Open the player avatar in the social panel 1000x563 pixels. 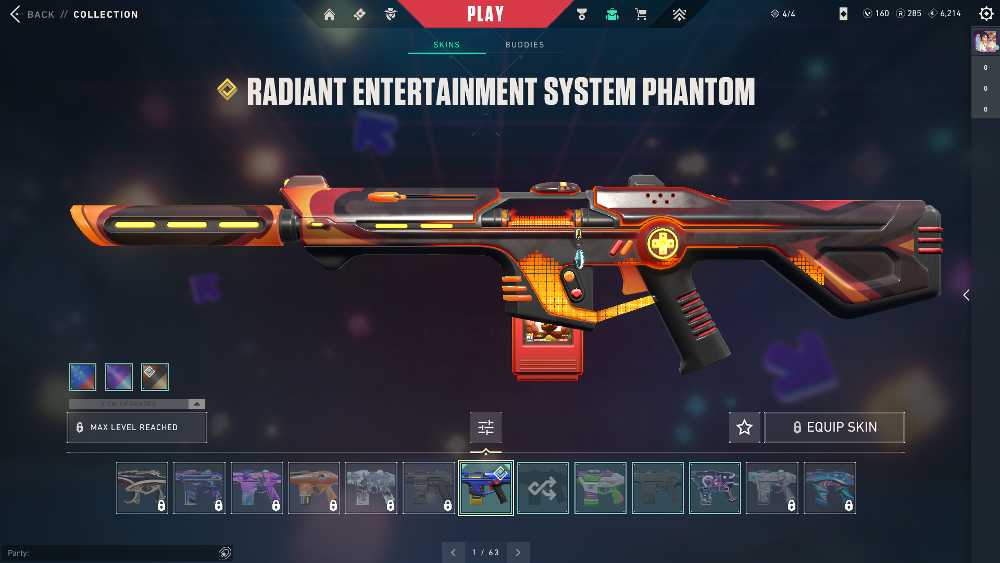984,40
